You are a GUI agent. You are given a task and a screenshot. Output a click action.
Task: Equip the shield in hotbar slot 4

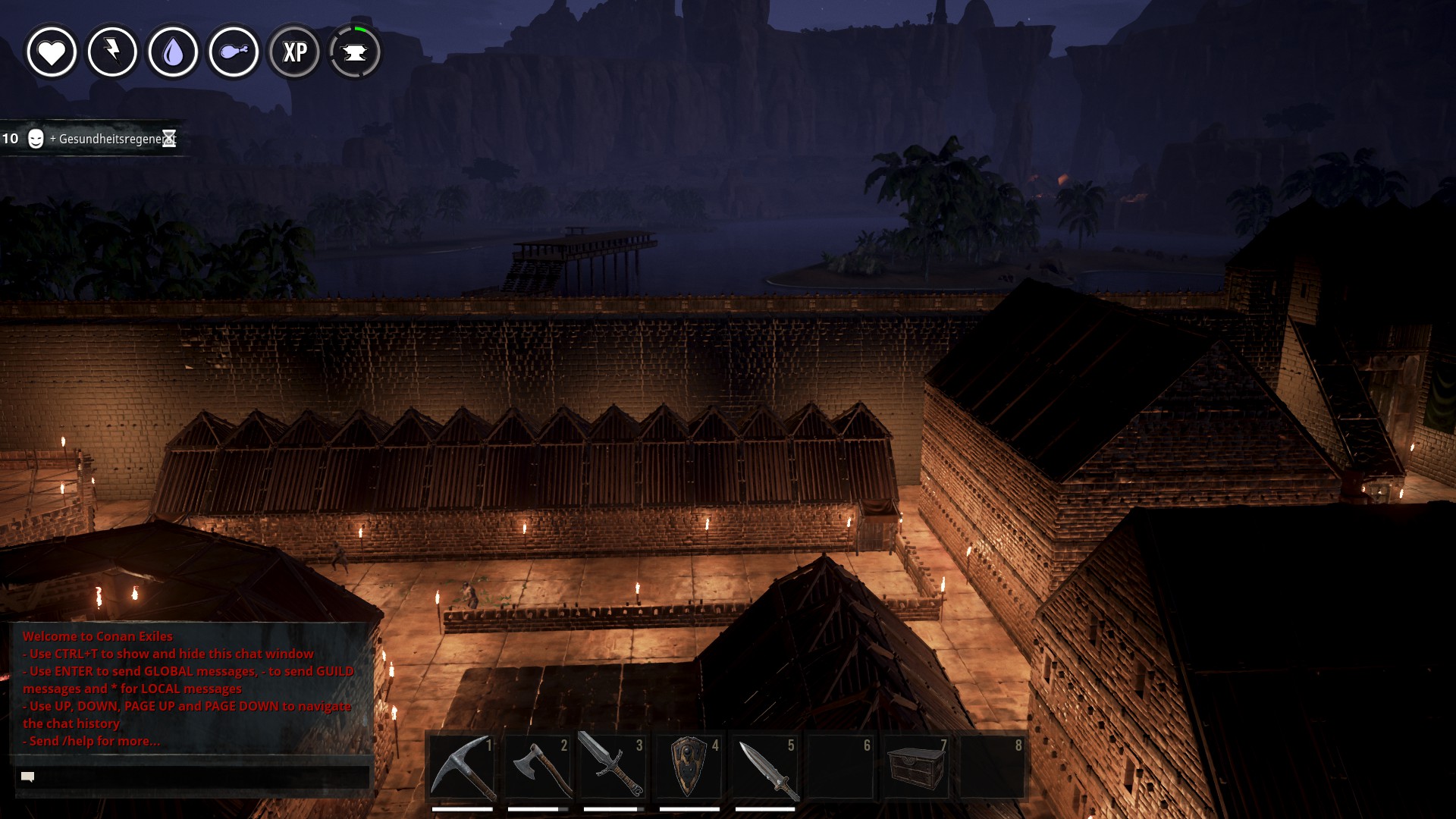pos(689,766)
